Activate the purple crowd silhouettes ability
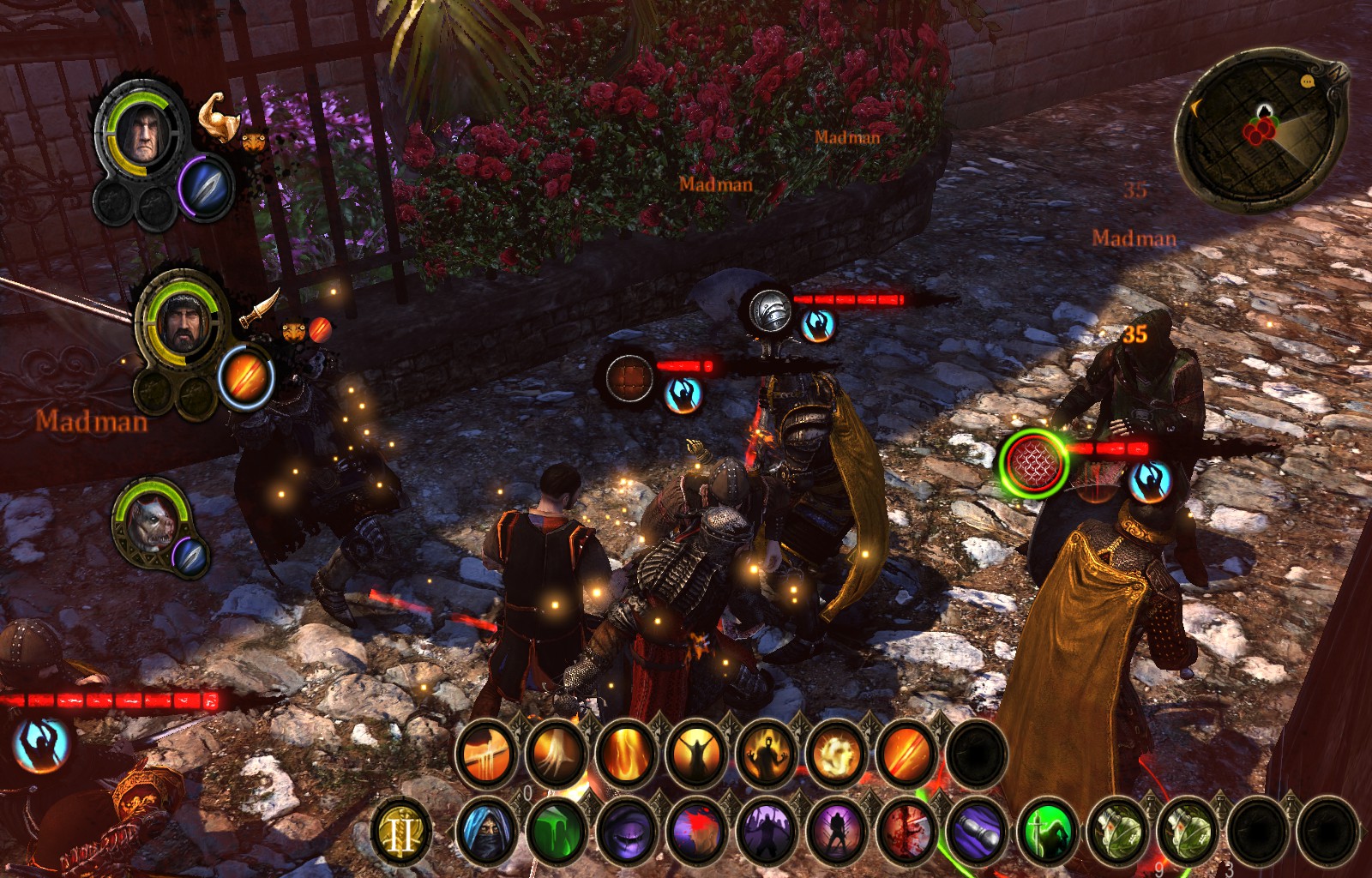 point(767,832)
